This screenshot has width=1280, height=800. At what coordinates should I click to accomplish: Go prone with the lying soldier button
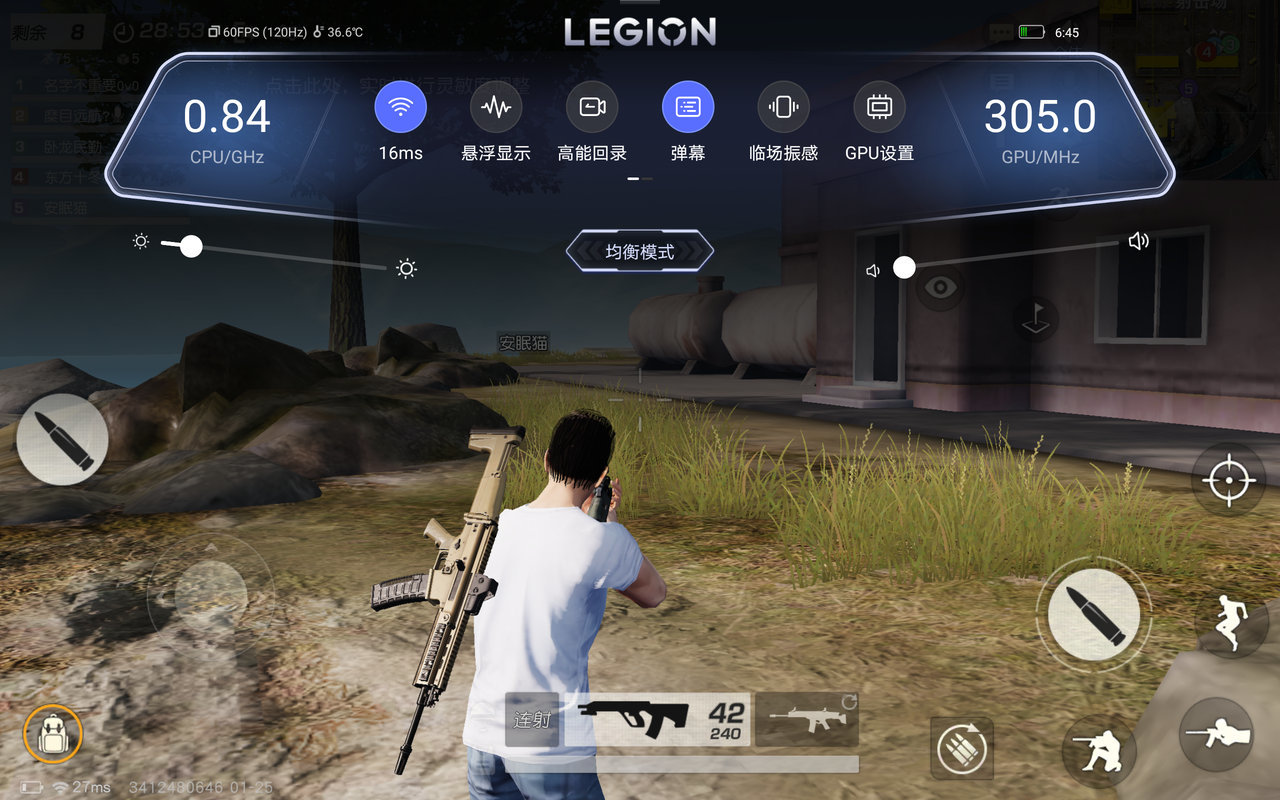(x=1216, y=734)
